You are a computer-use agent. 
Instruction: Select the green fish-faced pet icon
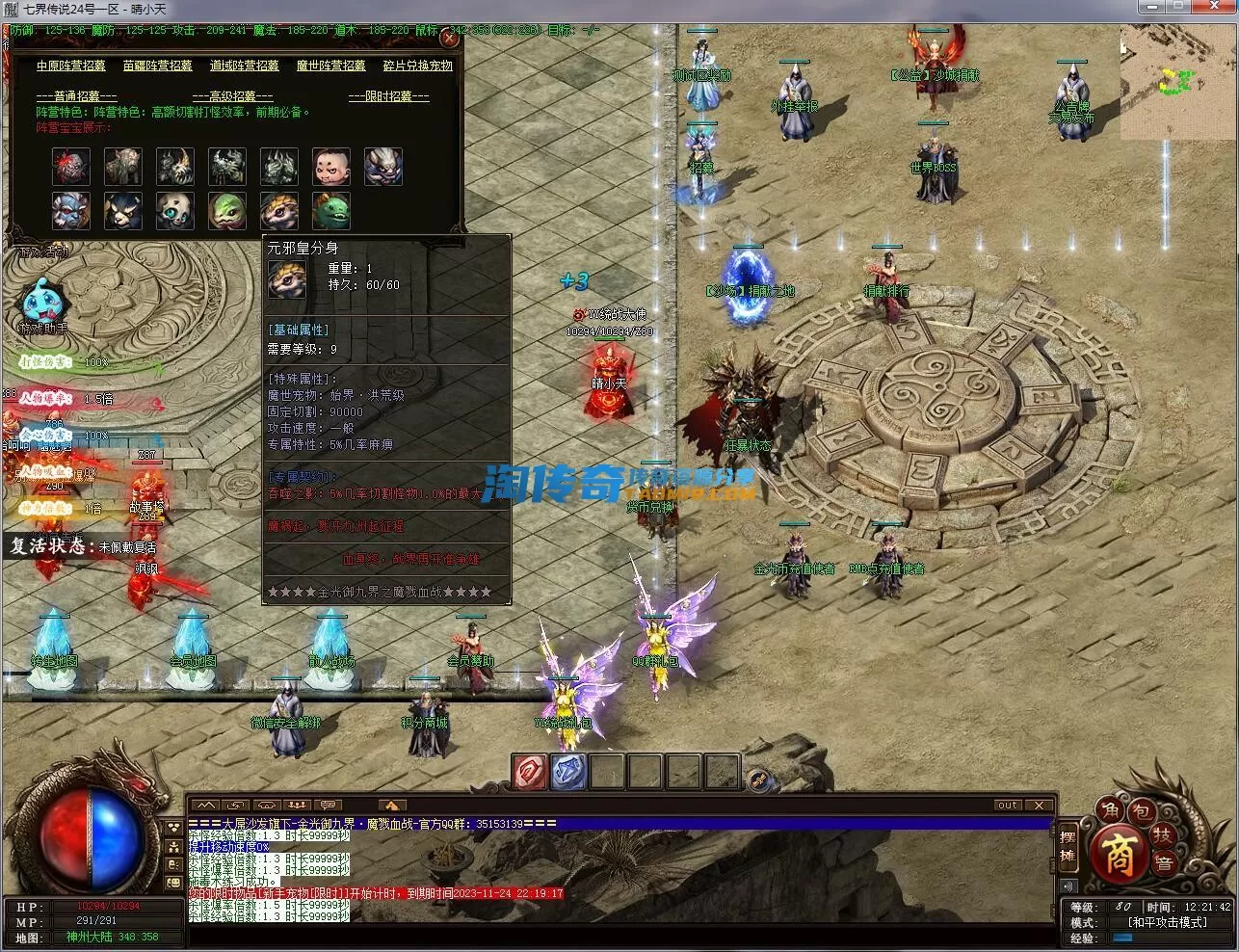(x=330, y=211)
